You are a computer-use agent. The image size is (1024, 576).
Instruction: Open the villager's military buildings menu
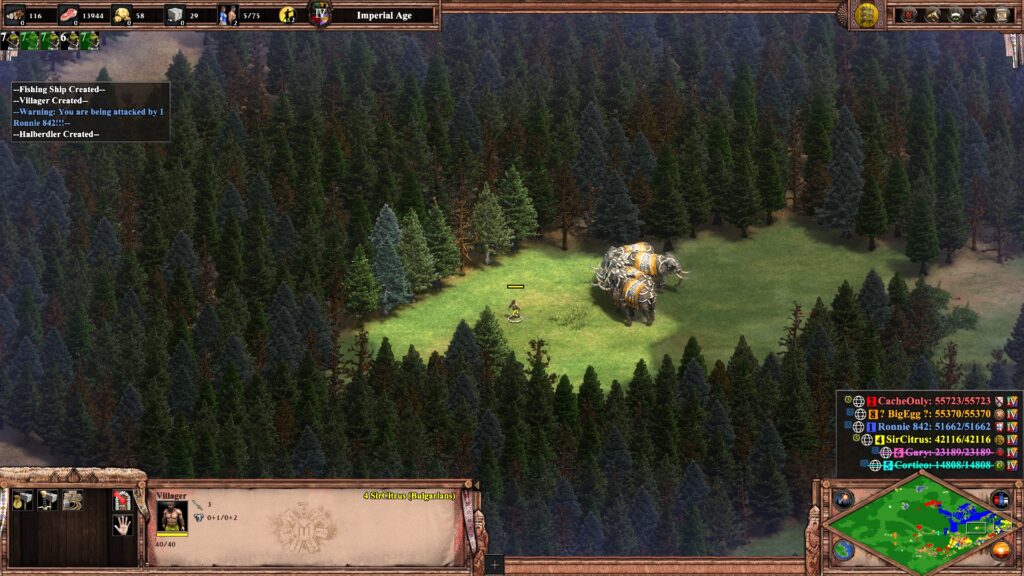pyautogui.click(x=46, y=499)
